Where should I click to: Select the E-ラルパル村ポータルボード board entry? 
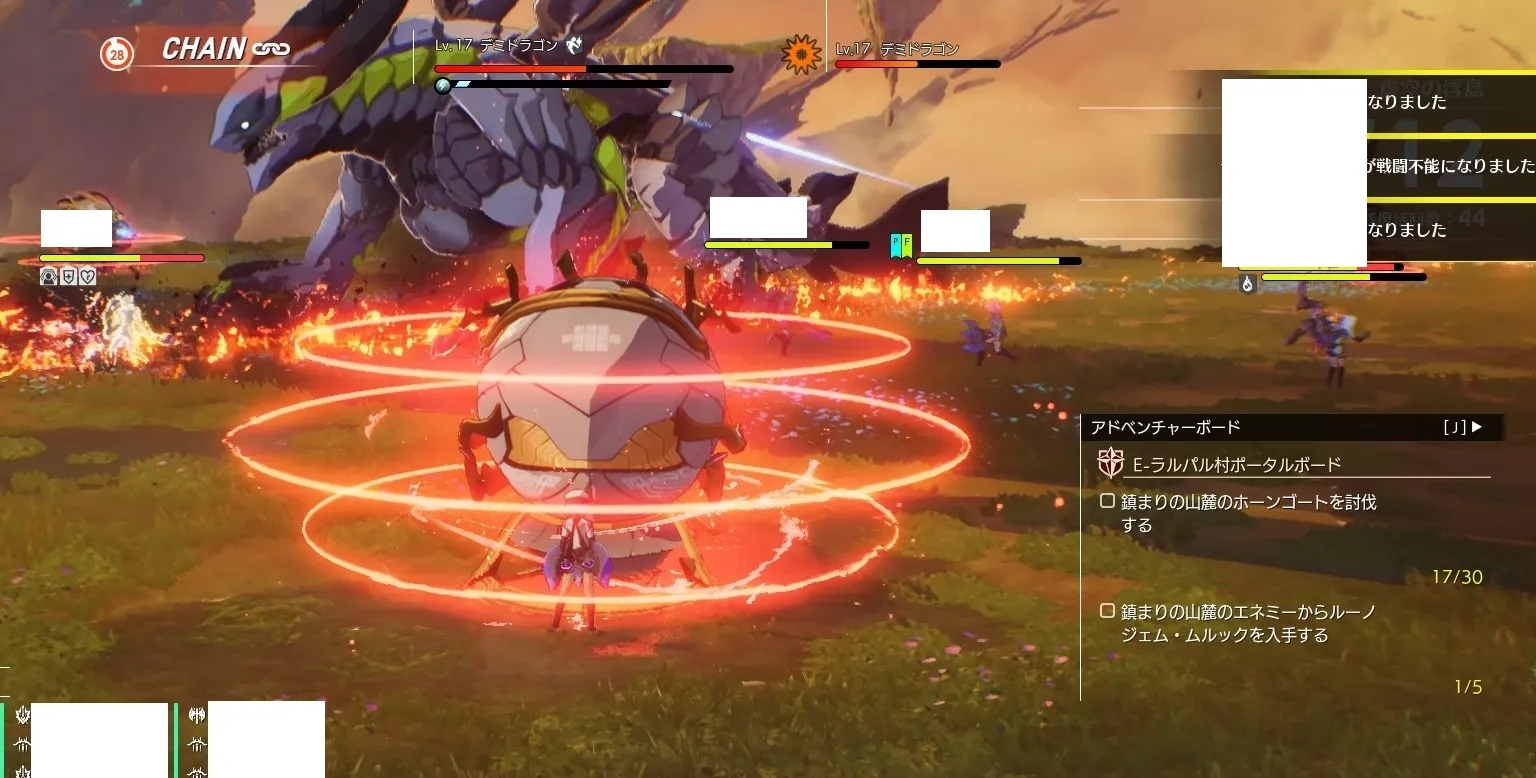pos(1237,465)
